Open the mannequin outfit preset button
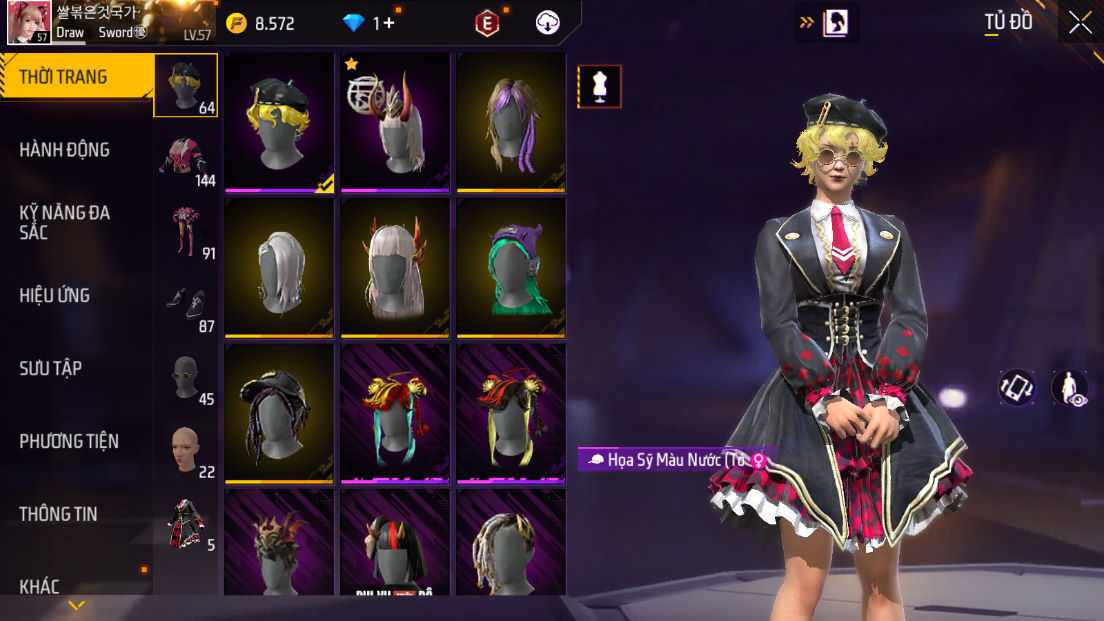Screen dimensions: 1104x621 [x=600, y=86]
